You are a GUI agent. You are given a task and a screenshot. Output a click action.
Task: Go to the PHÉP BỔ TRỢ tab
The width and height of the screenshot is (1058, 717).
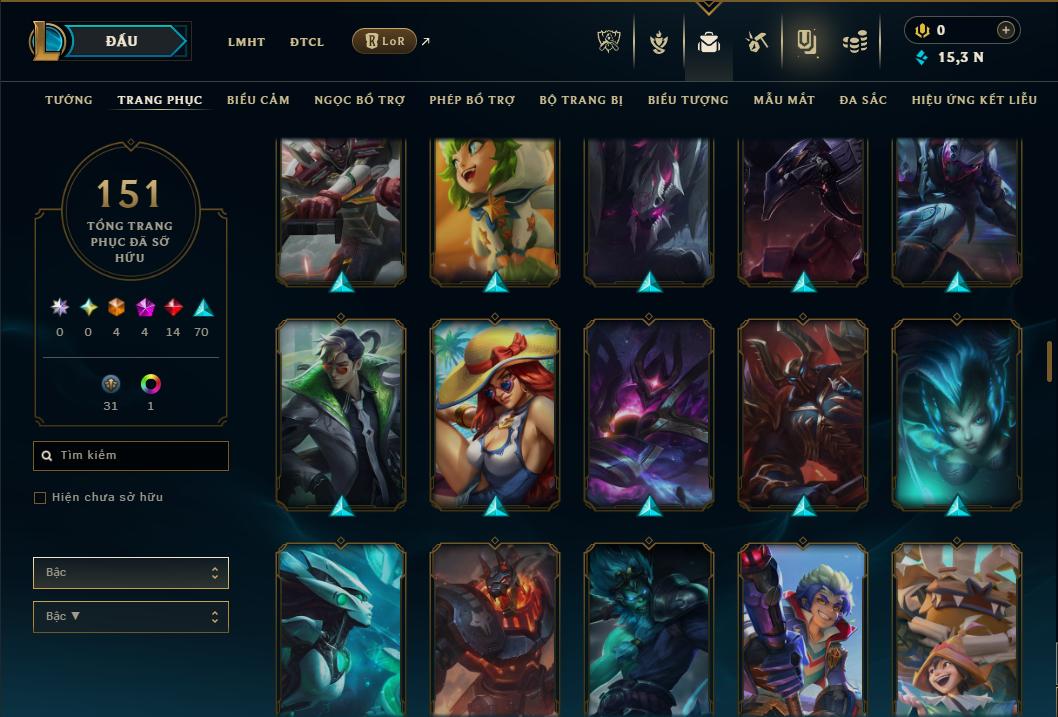(x=472, y=100)
